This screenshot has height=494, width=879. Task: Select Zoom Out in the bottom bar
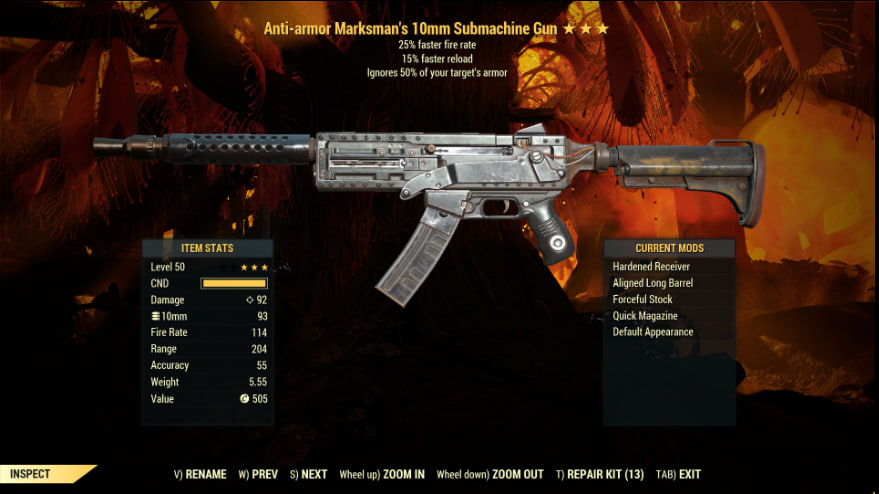[490, 474]
